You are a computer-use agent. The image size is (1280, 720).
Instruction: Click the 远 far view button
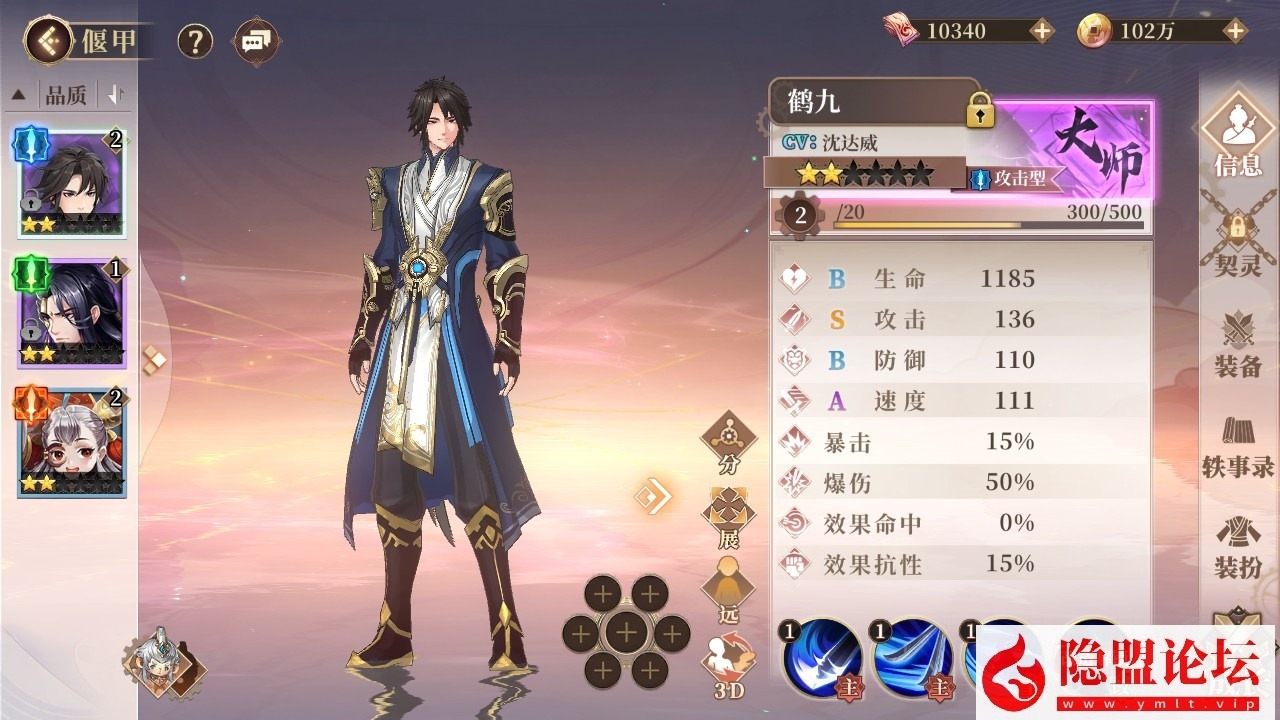[728, 590]
